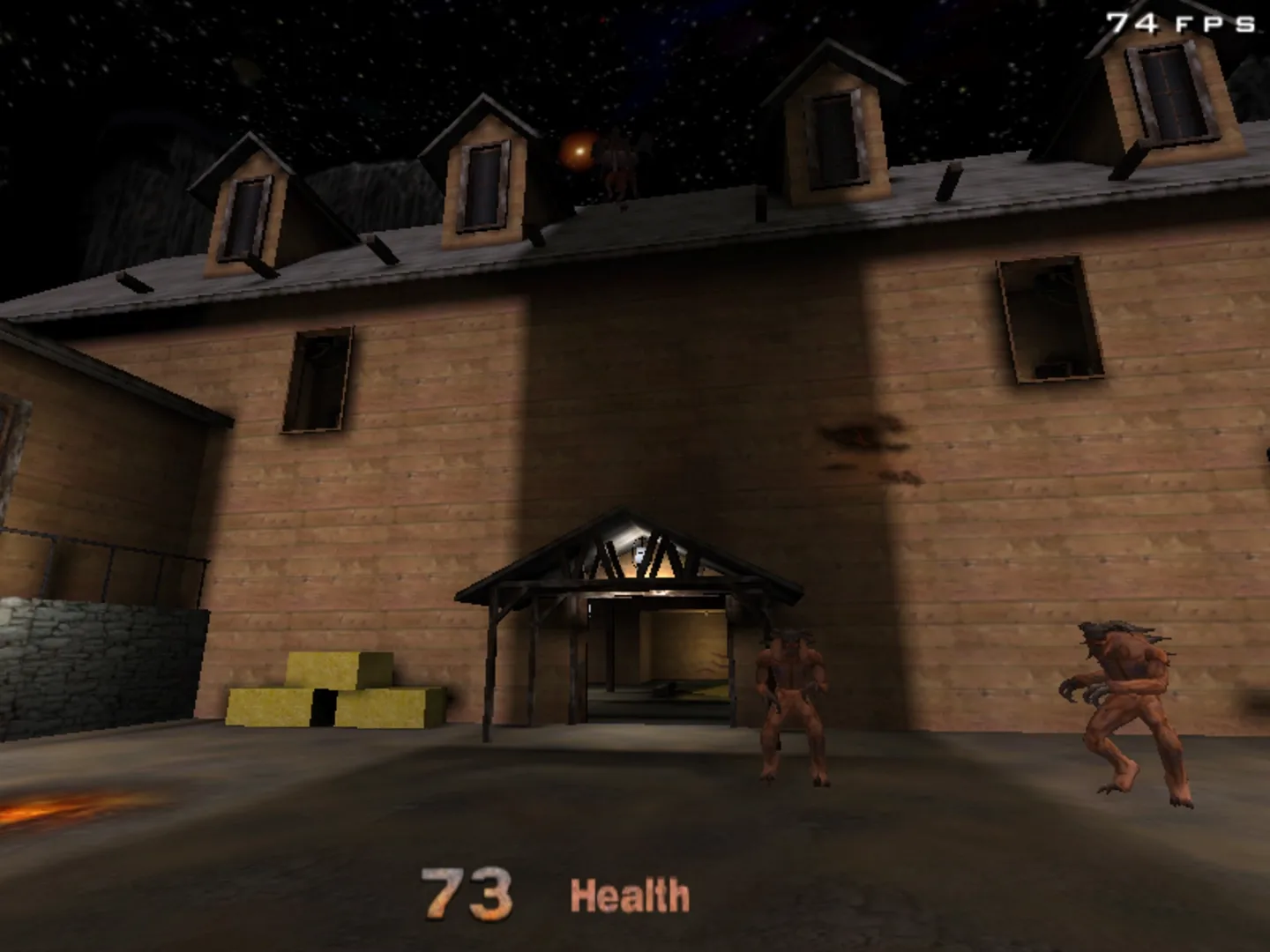The height and width of the screenshot is (952, 1270).
Task: Click the left stacked hay bale
Action: coord(269,705)
